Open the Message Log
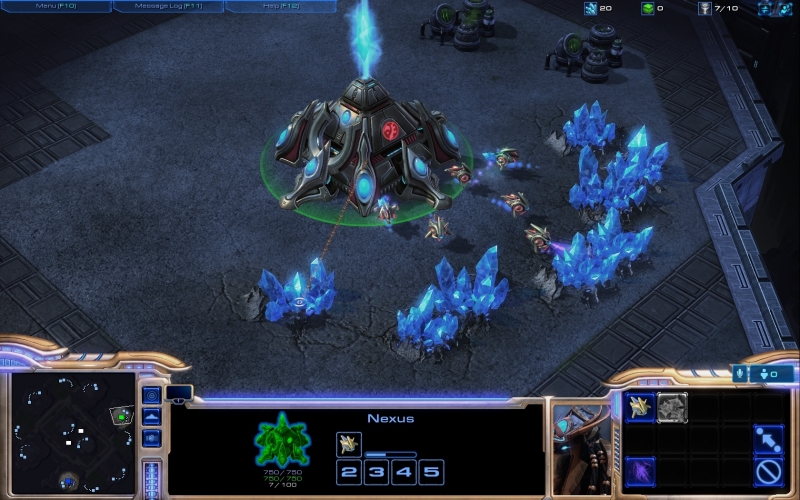Screen dimensions: 800x500 [168, 7]
